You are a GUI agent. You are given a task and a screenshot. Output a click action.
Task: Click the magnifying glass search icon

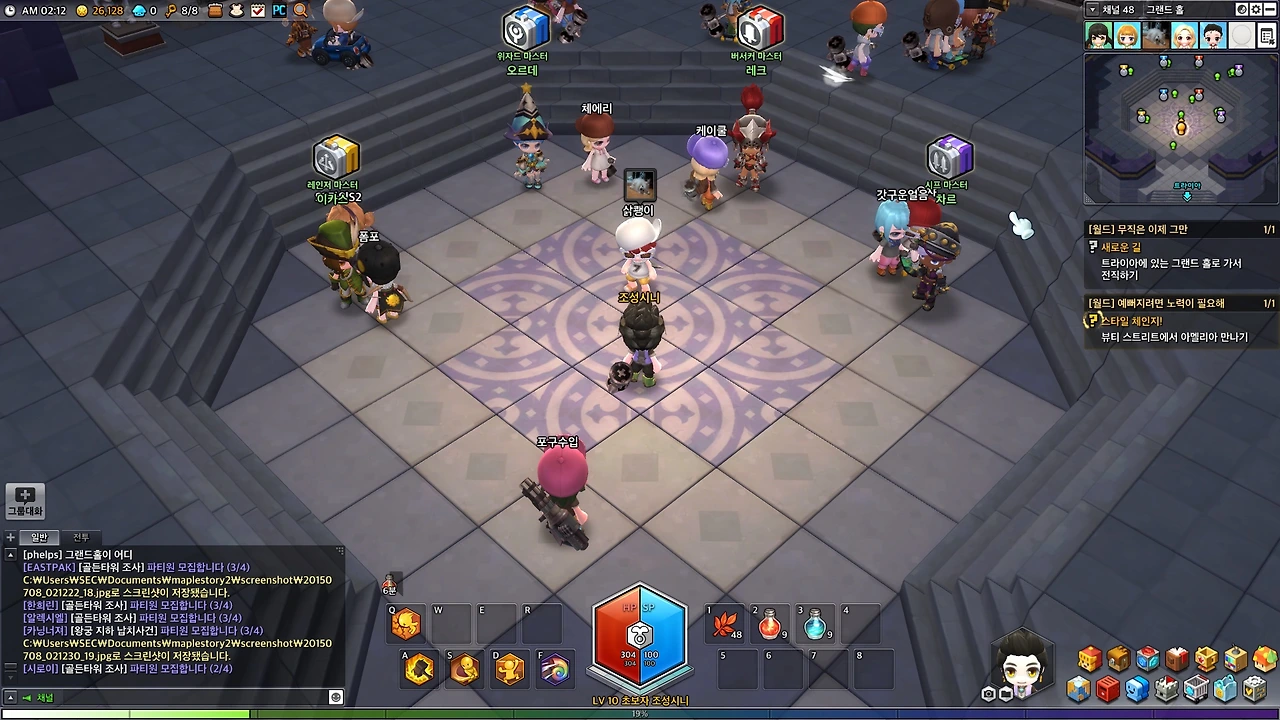(300, 10)
